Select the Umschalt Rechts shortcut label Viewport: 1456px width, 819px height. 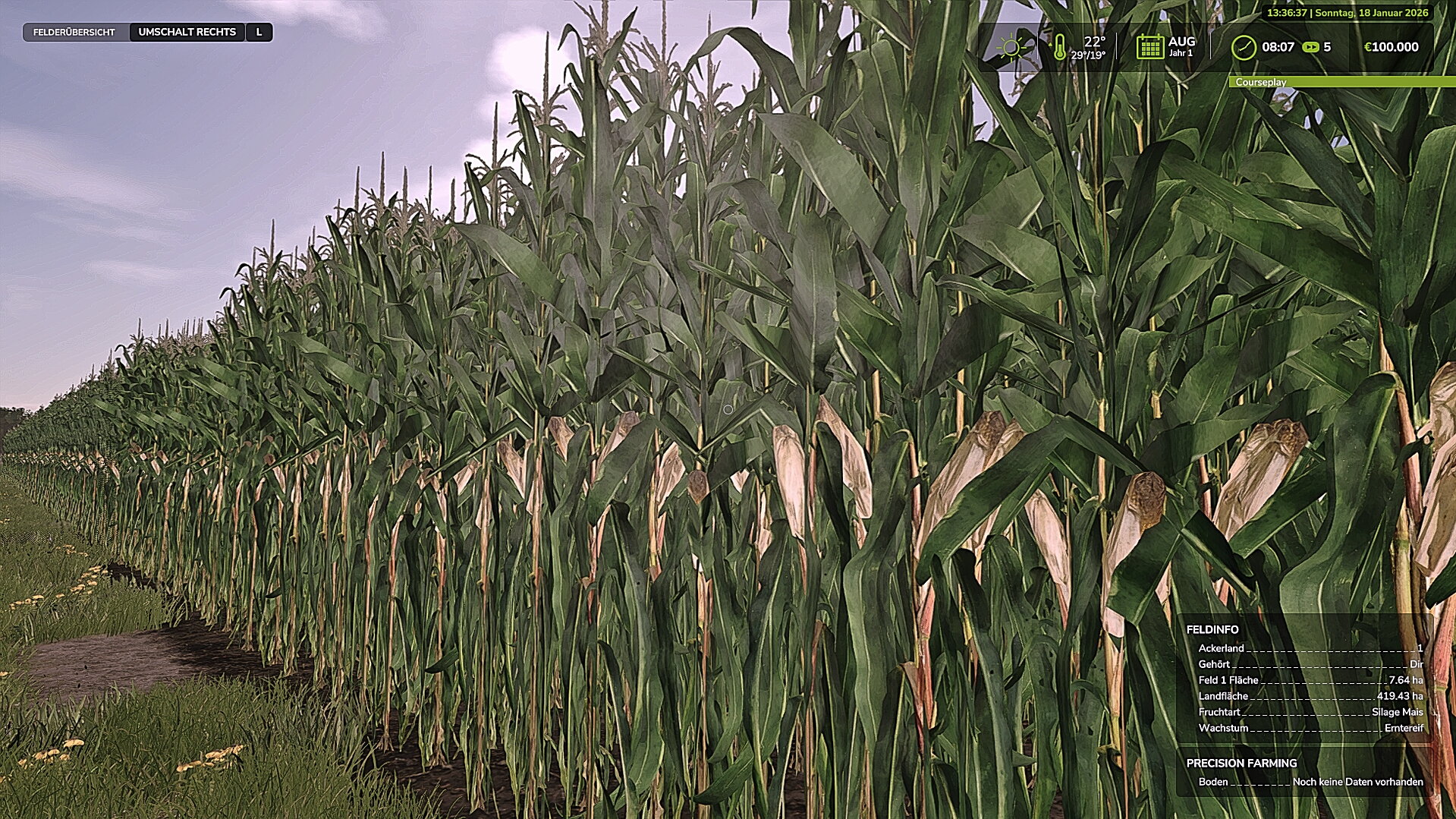point(187,33)
